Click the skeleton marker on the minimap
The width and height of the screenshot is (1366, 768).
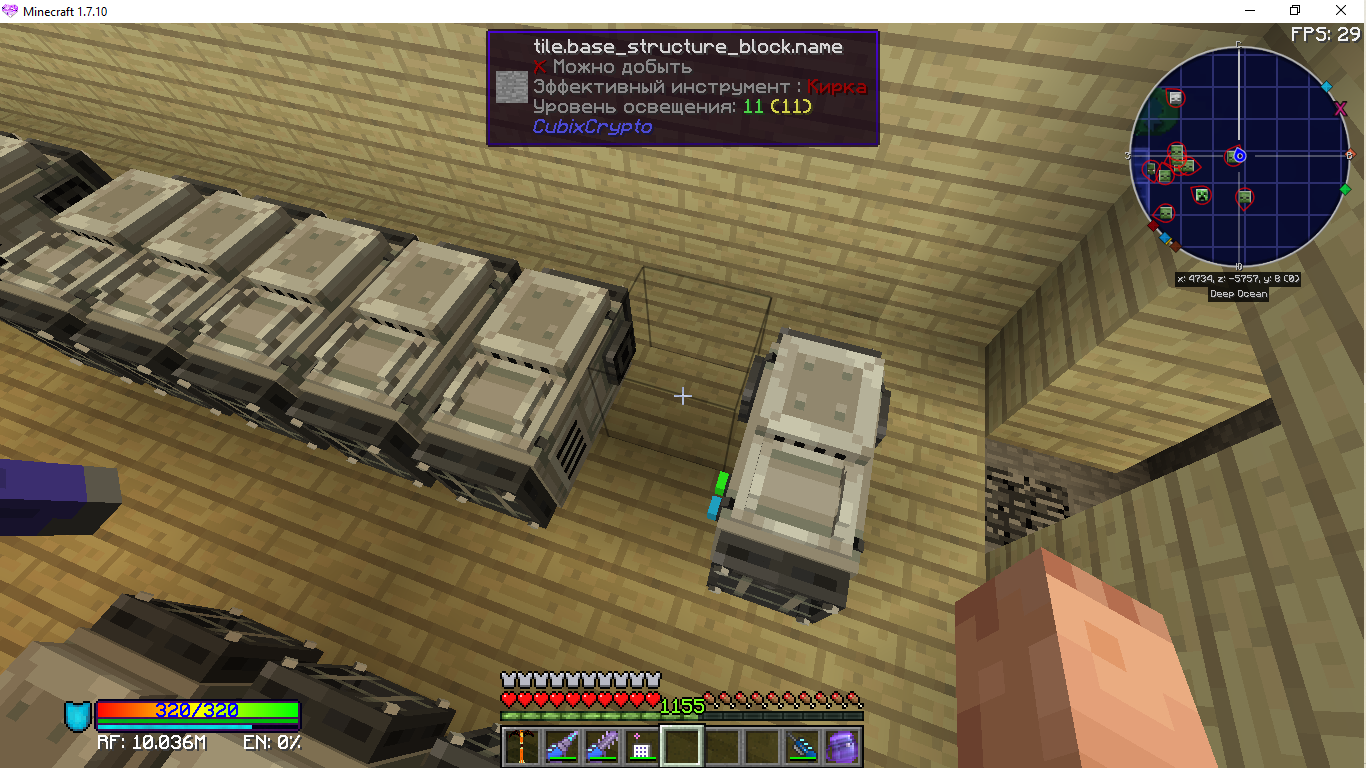1175,98
